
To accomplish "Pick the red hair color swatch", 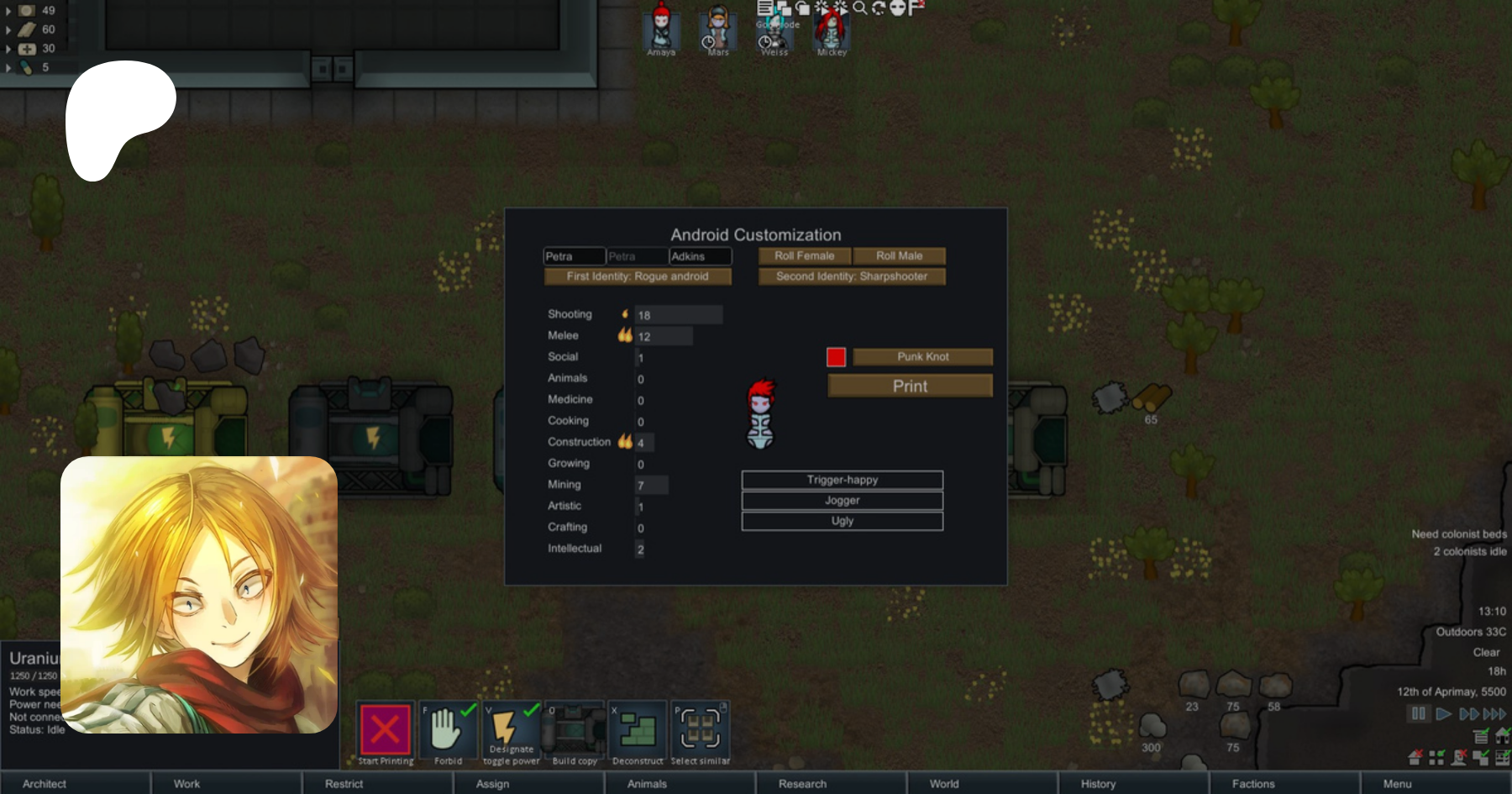I will coord(836,357).
